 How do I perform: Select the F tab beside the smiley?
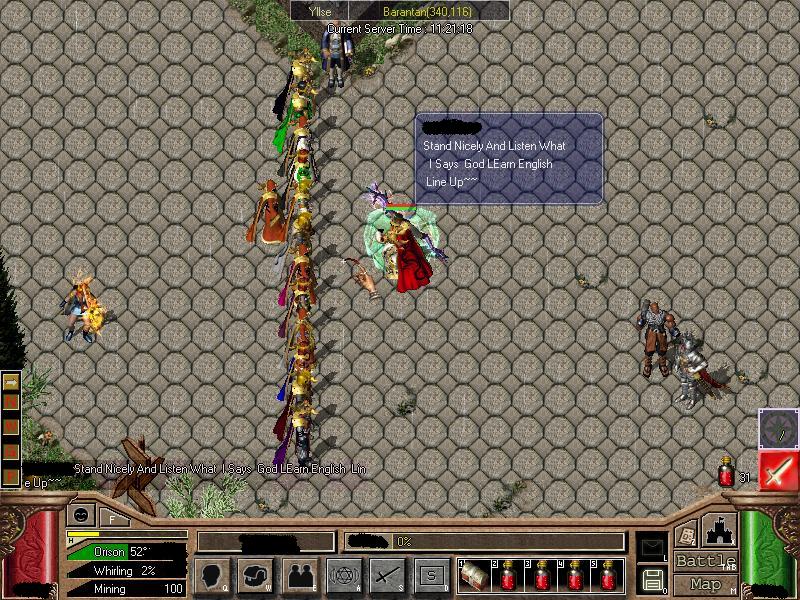112,518
